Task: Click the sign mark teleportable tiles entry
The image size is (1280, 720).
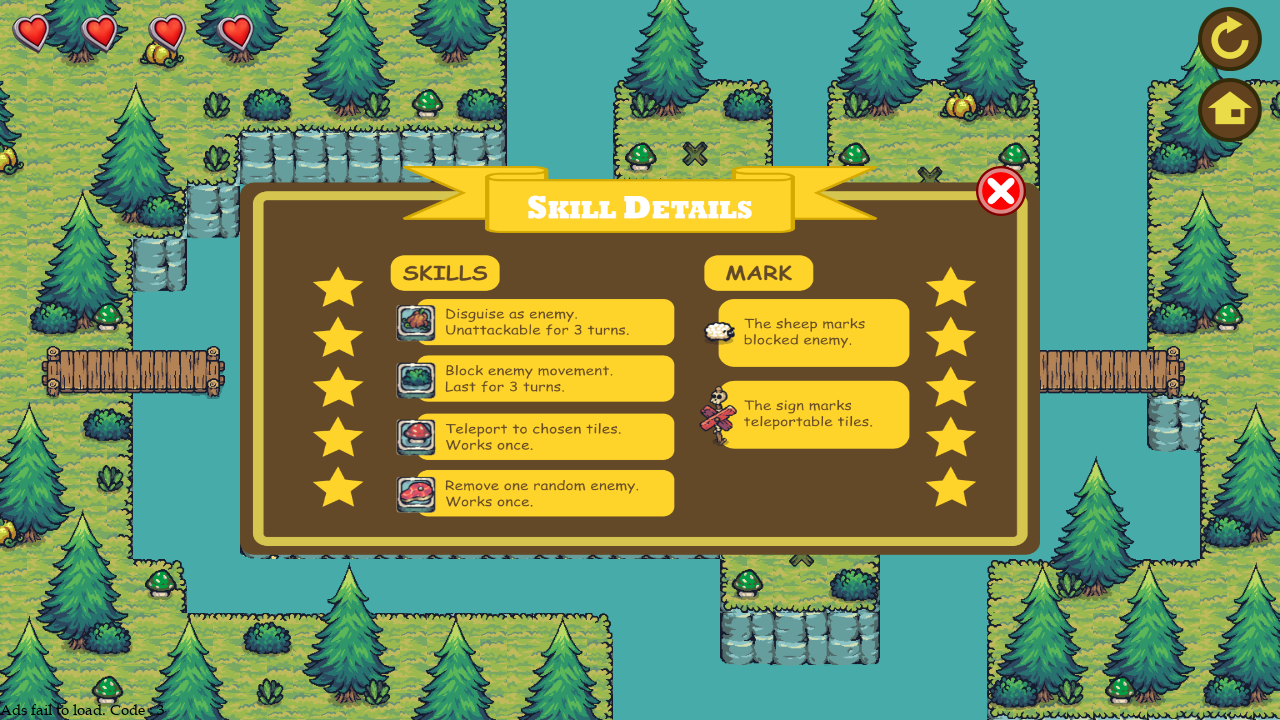Action: 811,414
